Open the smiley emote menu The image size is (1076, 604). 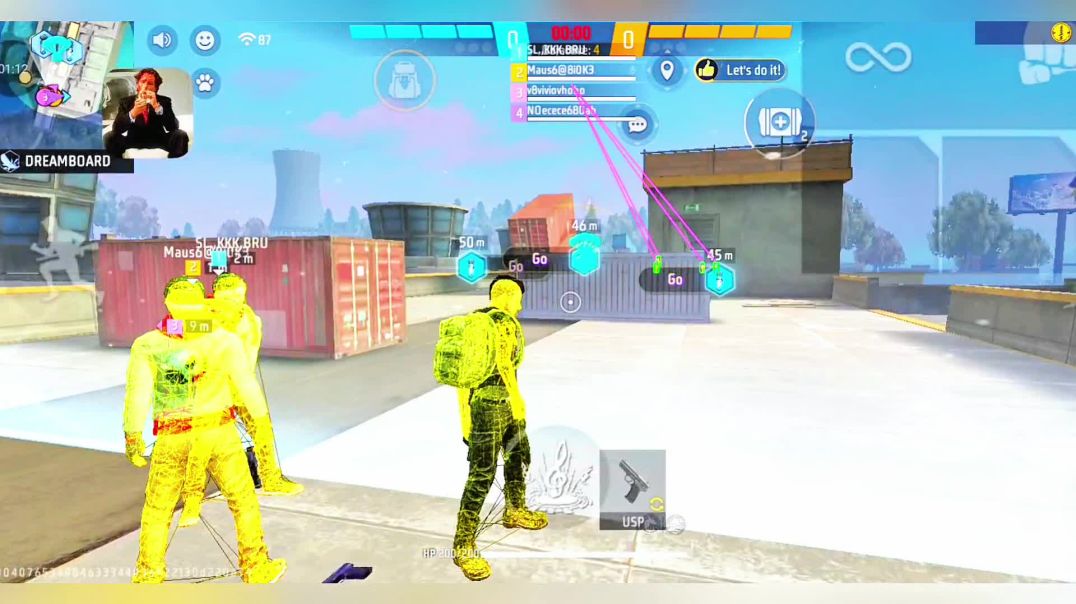[x=205, y=41]
